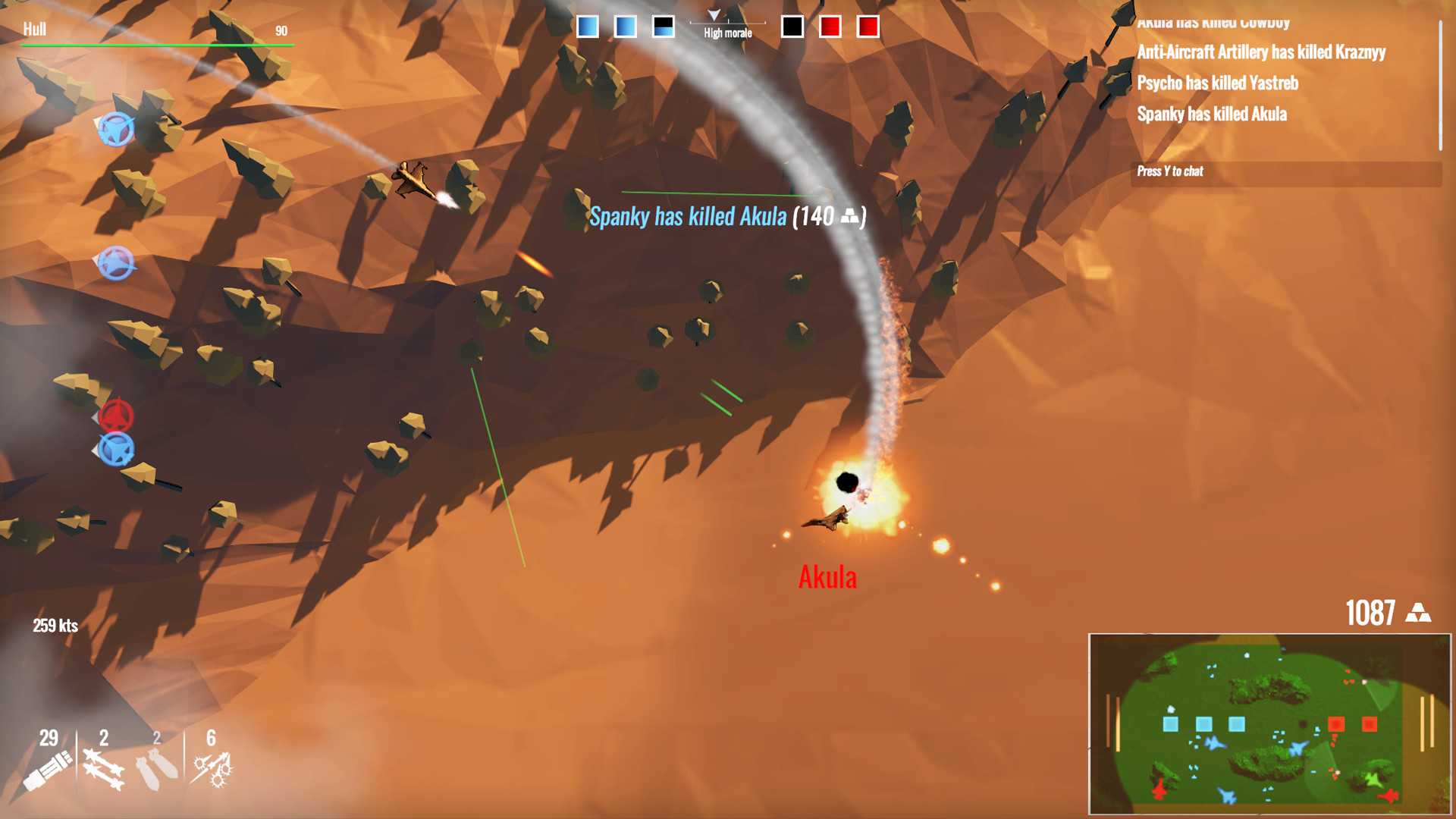Activate the flares countermeasure icon
The height and width of the screenshot is (819, 1456).
(212, 770)
